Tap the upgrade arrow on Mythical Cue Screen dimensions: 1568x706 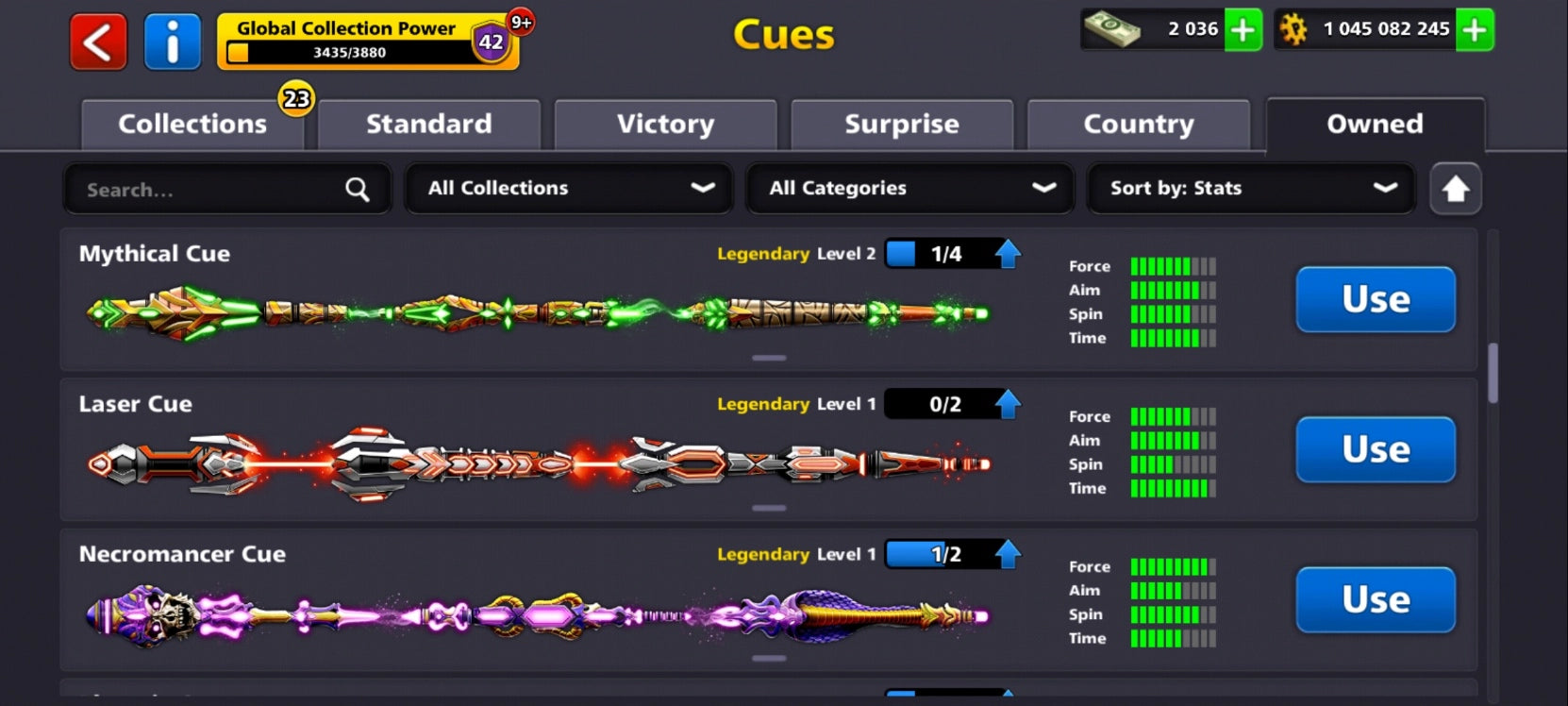tap(1009, 253)
